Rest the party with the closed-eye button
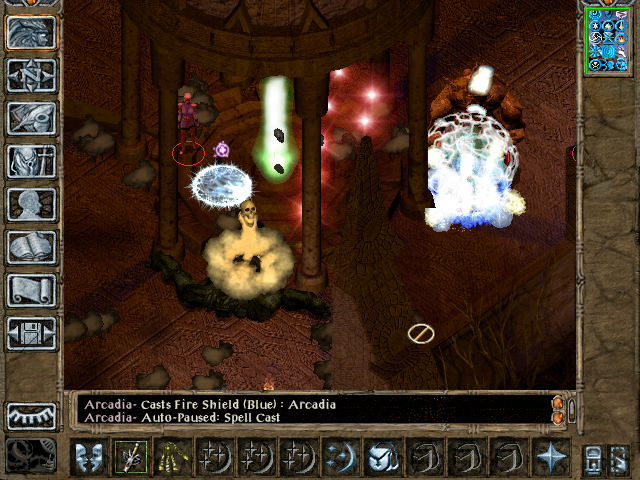The height and width of the screenshot is (480, 640). point(32,415)
